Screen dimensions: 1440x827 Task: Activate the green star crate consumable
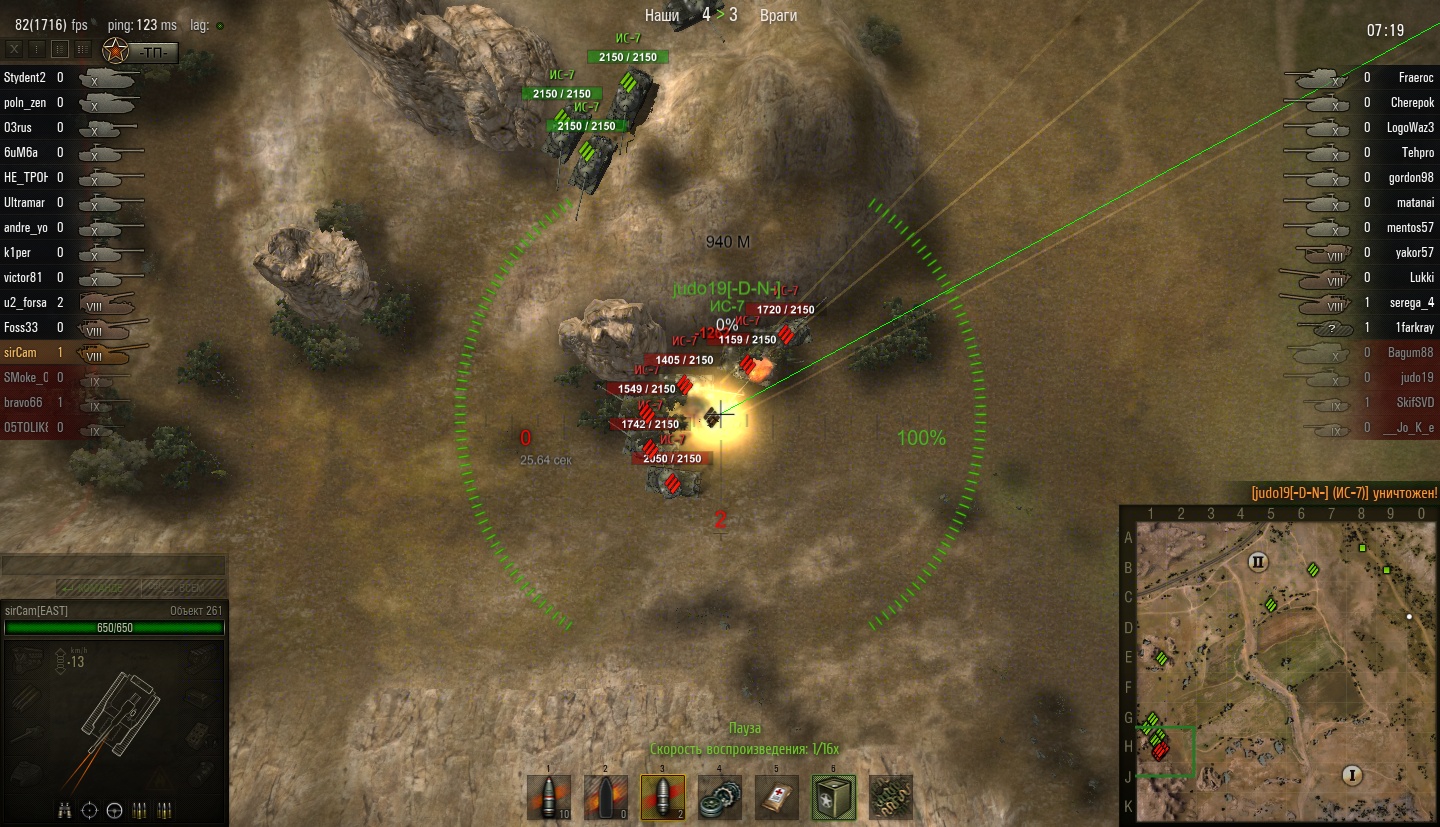(833, 798)
